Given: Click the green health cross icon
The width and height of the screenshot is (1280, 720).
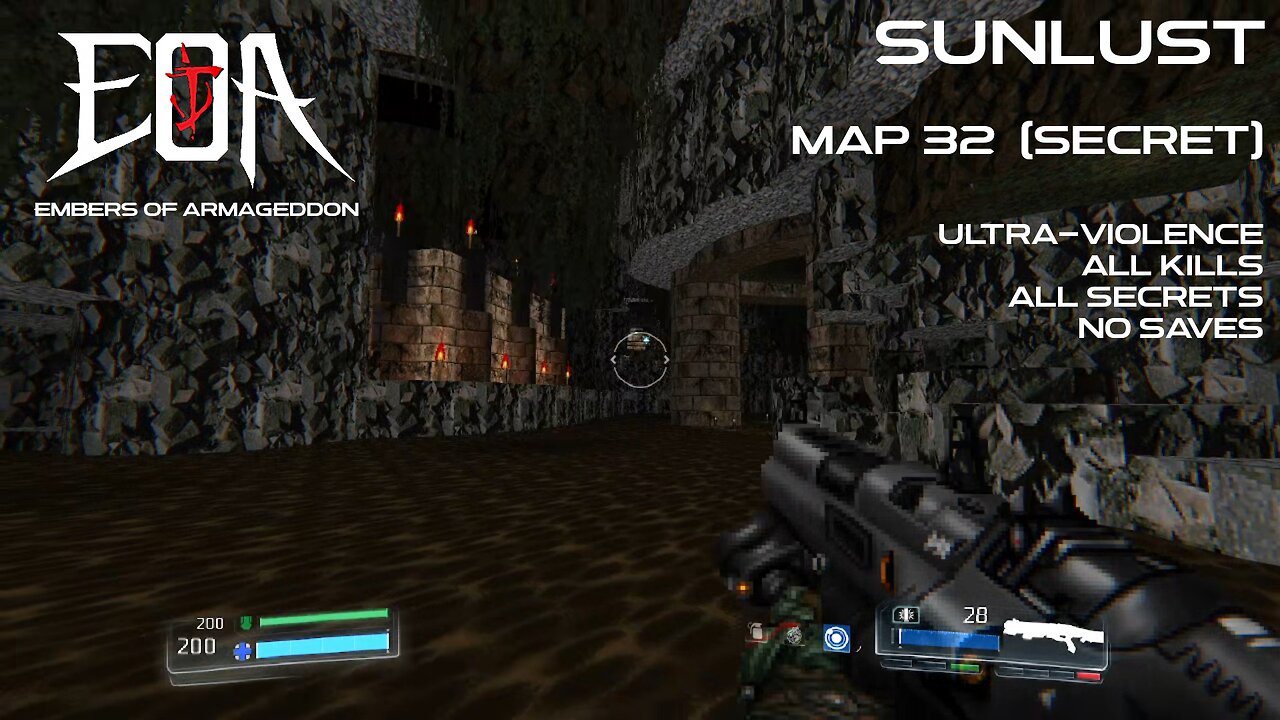Looking at the screenshot, I should click(247, 622).
